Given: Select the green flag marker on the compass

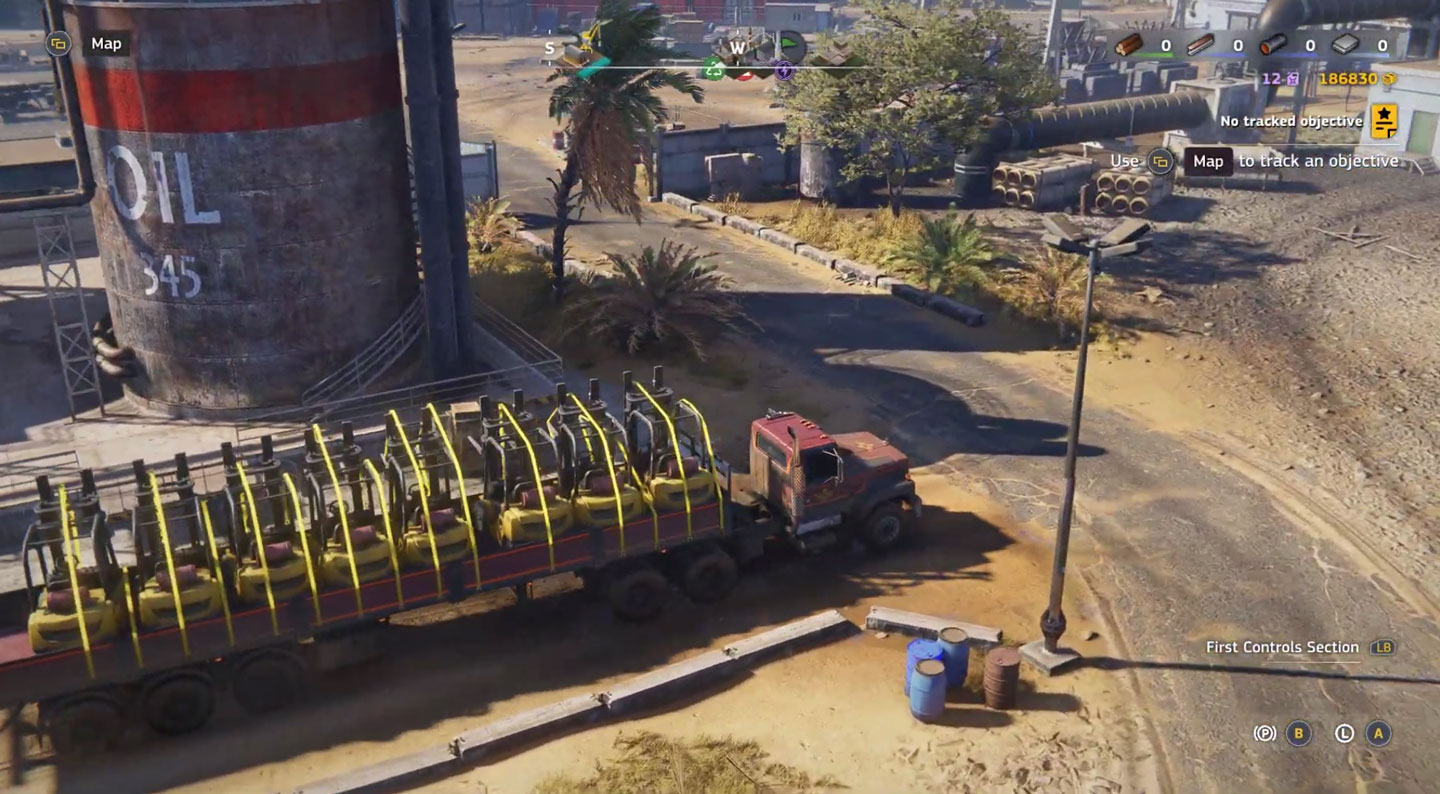Looking at the screenshot, I should coord(790,45).
